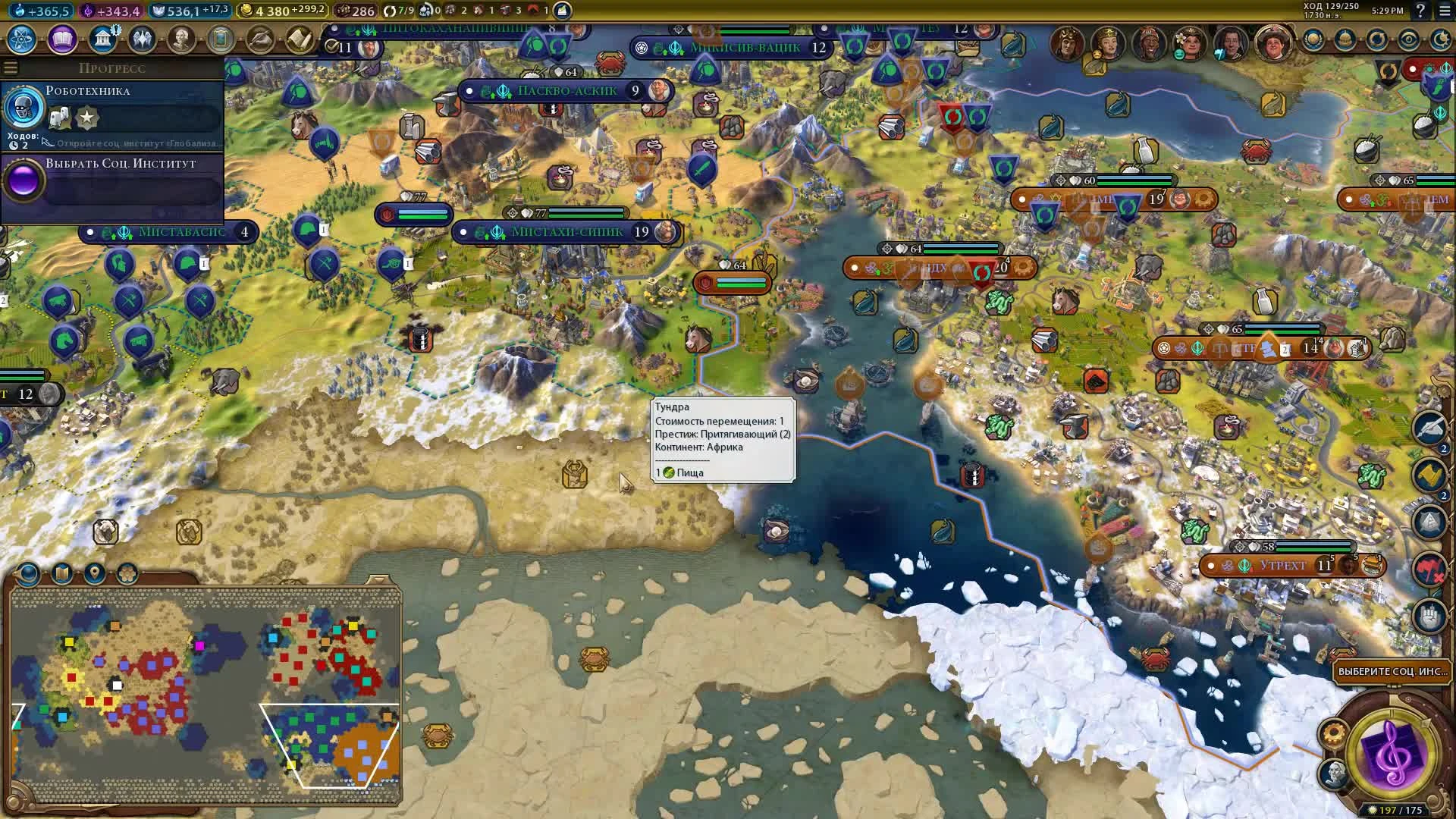1456x819 pixels.
Task: Toggle strategic view with the minimap globe button
Action: click(x=28, y=574)
